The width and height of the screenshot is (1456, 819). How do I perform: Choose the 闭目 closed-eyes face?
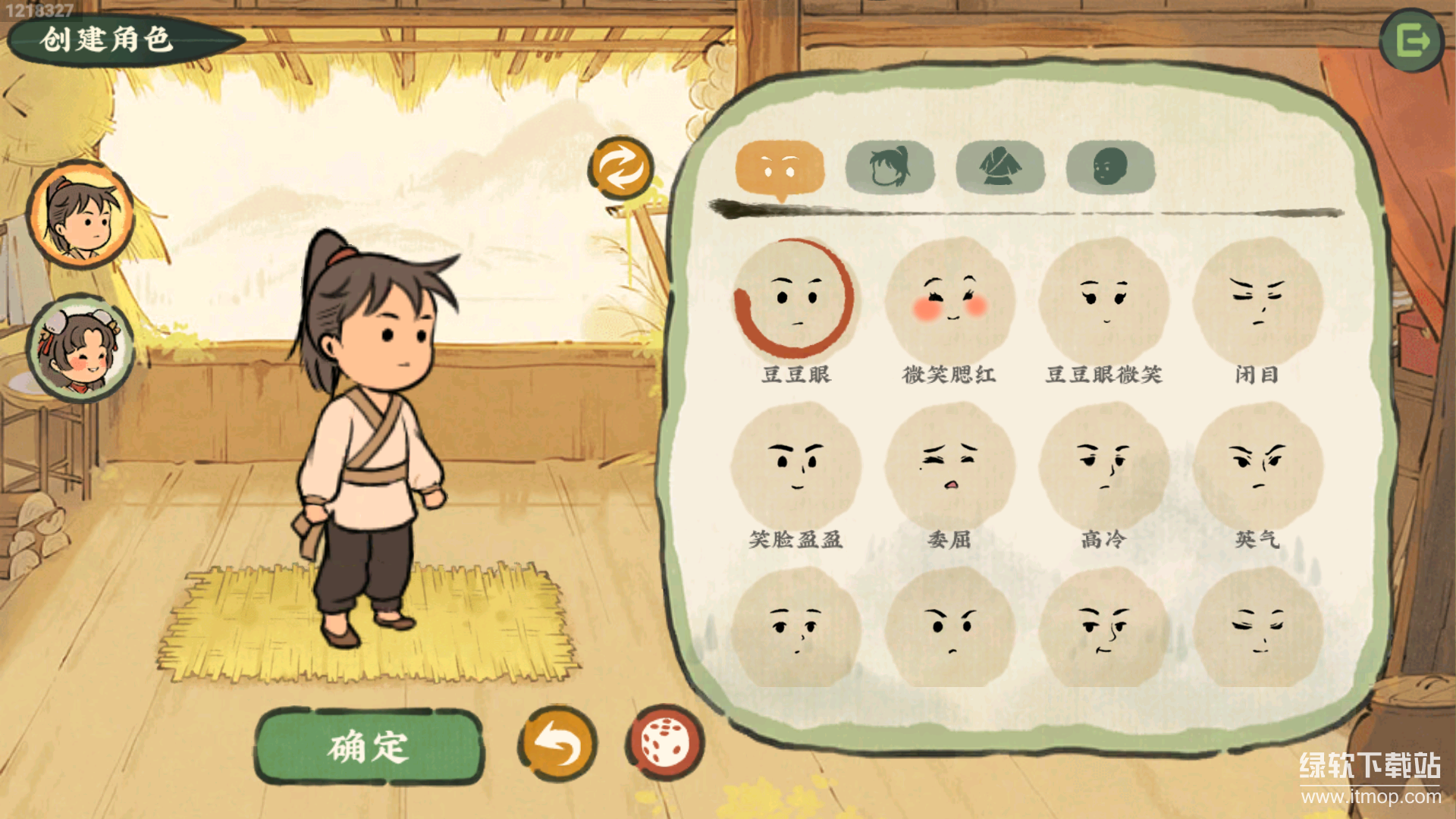click(1257, 300)
